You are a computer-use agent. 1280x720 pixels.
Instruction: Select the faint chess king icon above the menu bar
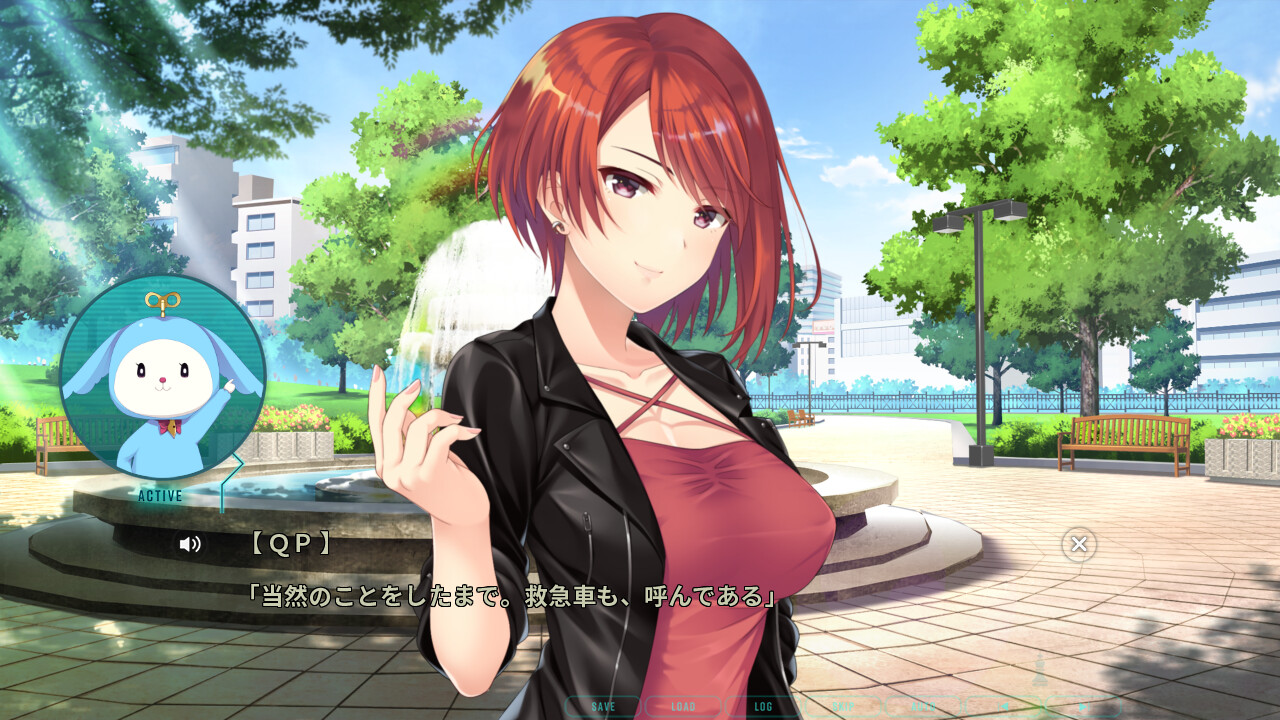click(x=1039, y=670)
